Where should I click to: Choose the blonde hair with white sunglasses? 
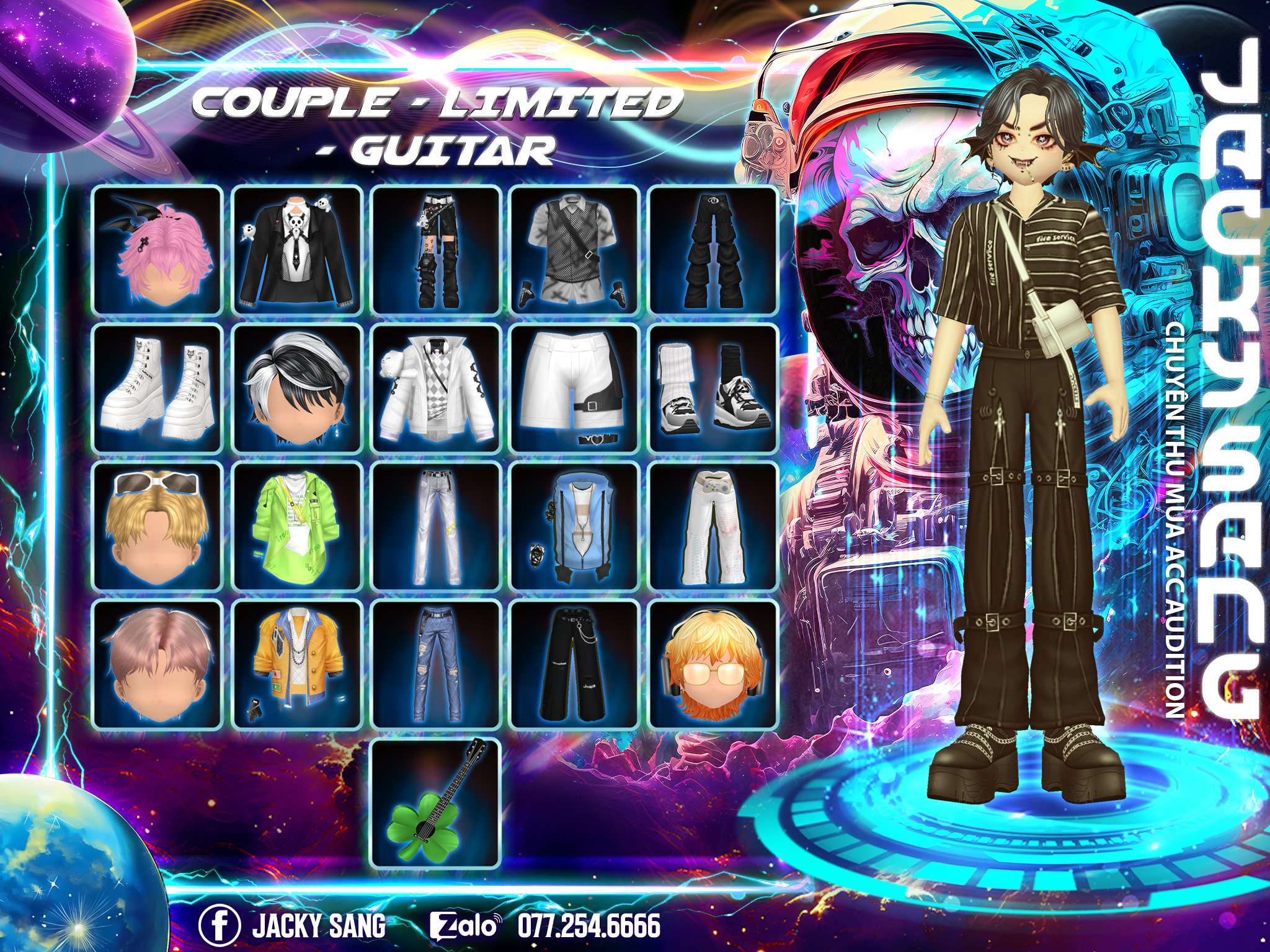coord(158,526)
